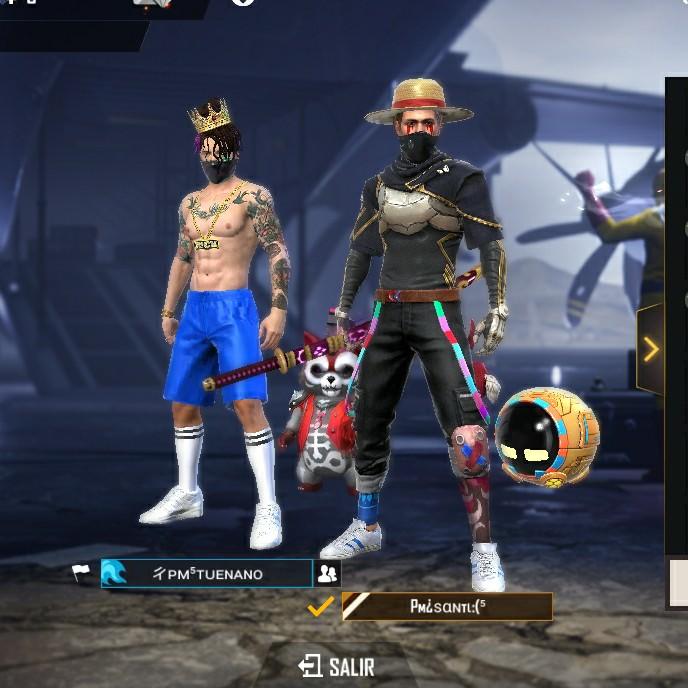
Task: Select the PM SANTI player name bar
Action: pyautogui.click(x=447, y=606)
